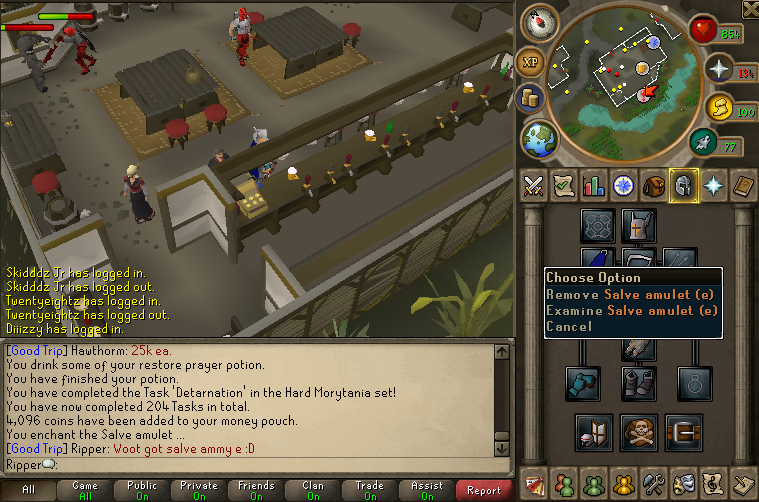Switch to the crossed swords combat tab
Image resolution: width=759 pixels, height=502 pixels.
[534, 185]
